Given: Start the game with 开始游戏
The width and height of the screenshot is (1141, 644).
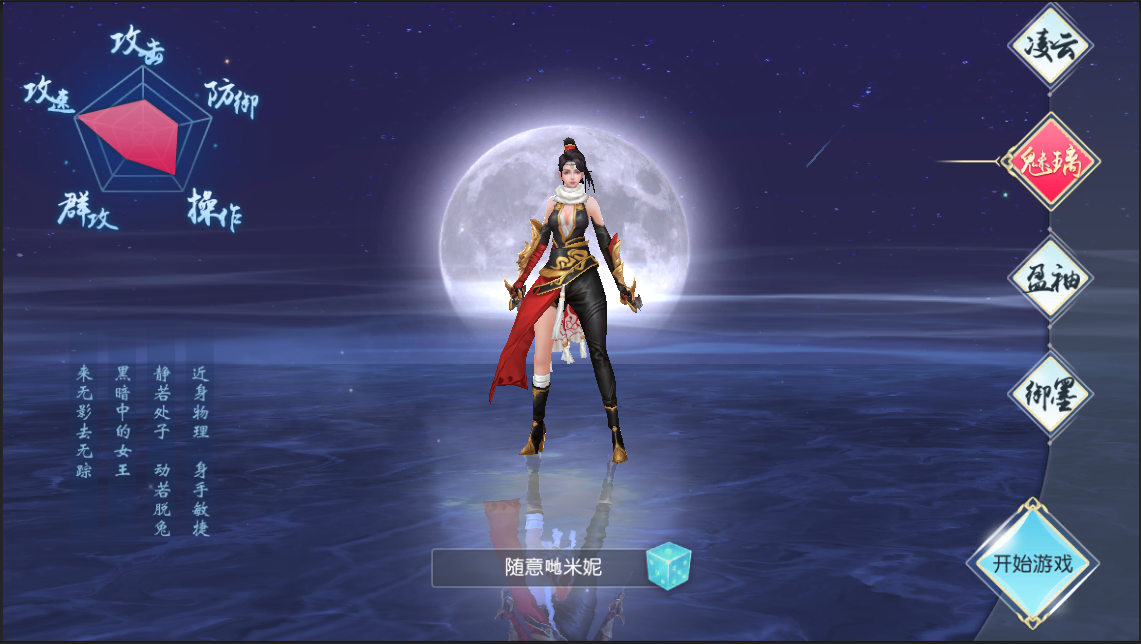Looking at the screenshot, I should pyautogui.click(x=1032, y=563).
